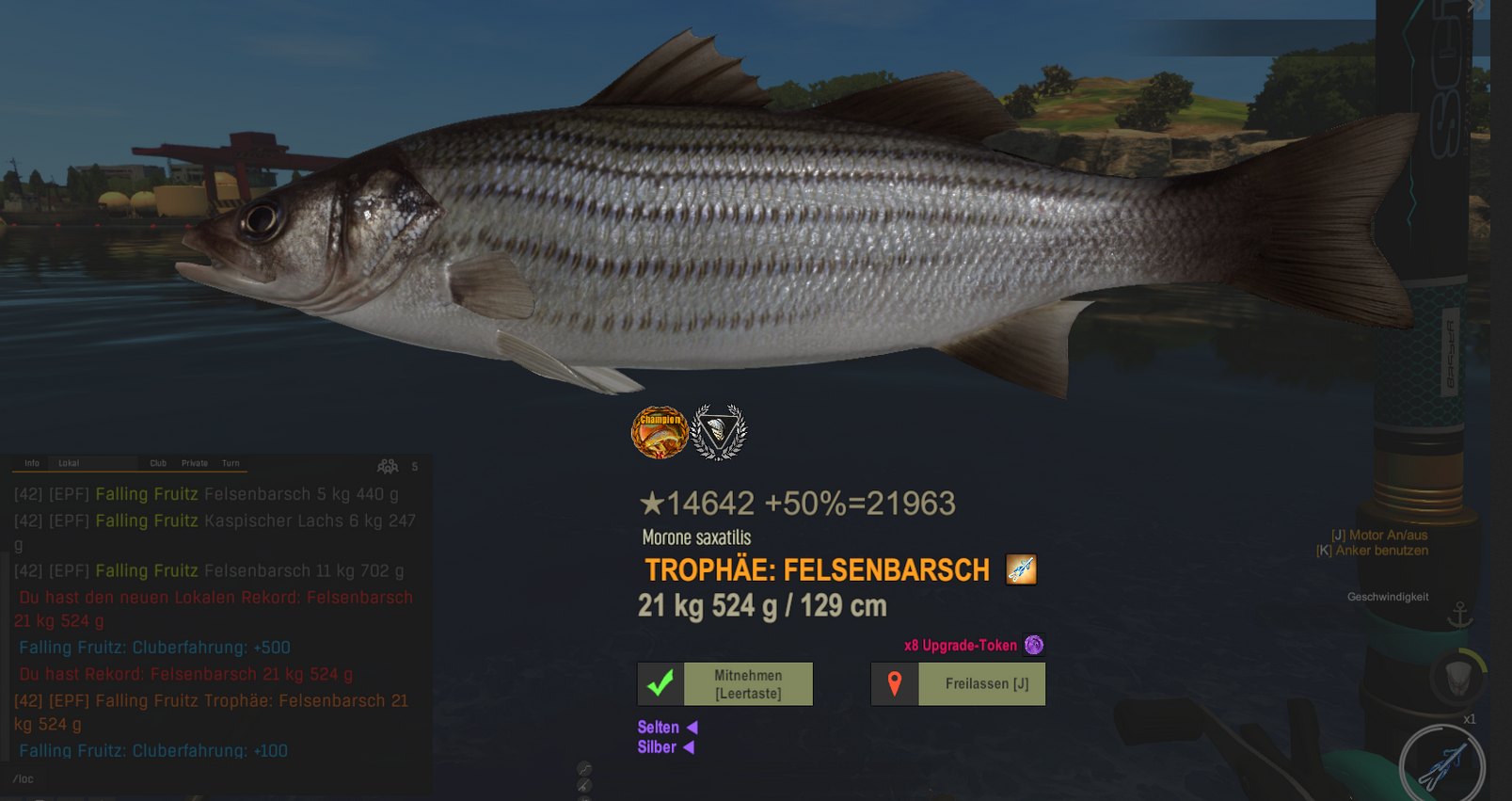Inspect the orange Champion badge
Image resolution: width=1512 pixels, height=801 pixels.
(659, 432)
